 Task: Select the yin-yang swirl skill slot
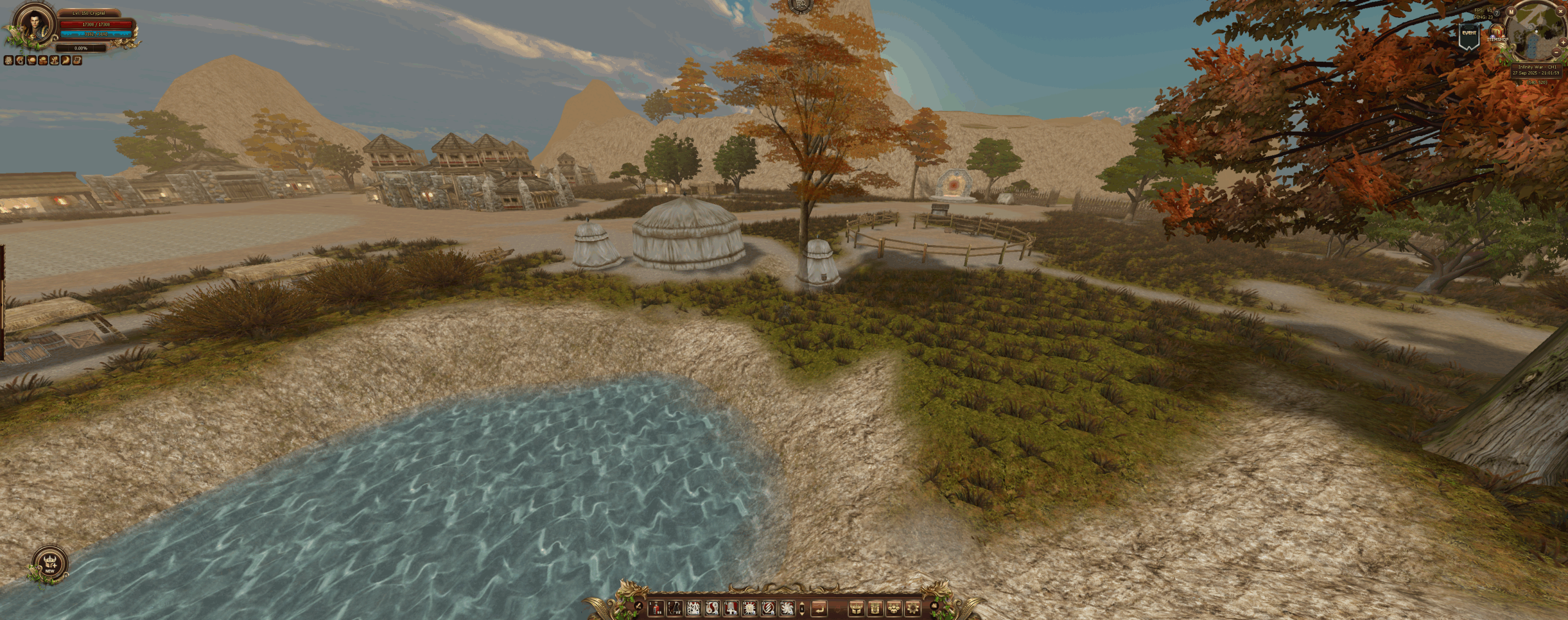pos(712,608)
